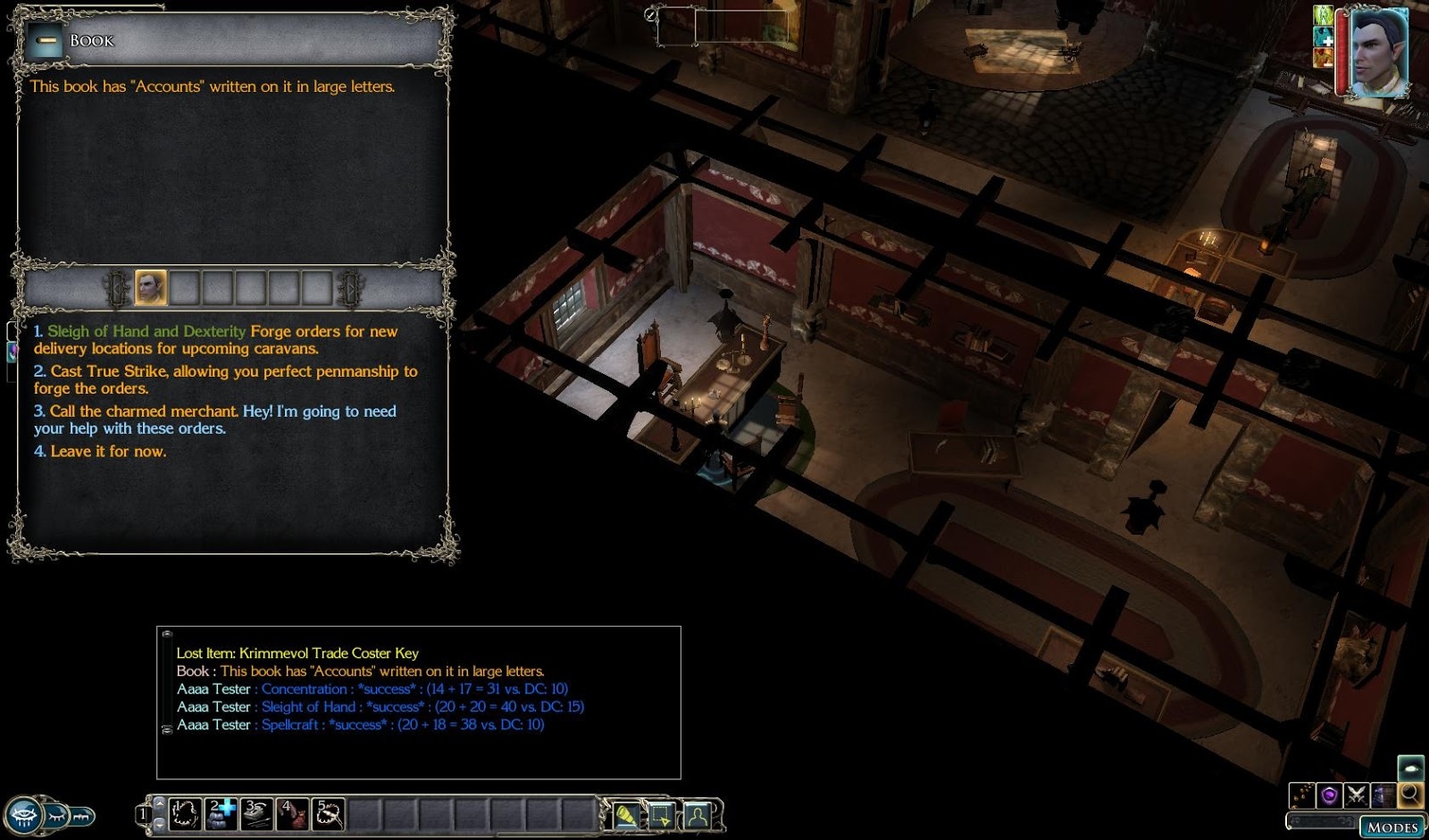Minimize the Book dialogue window
This screenshot has height=840, width=1429.
[45, 41]
